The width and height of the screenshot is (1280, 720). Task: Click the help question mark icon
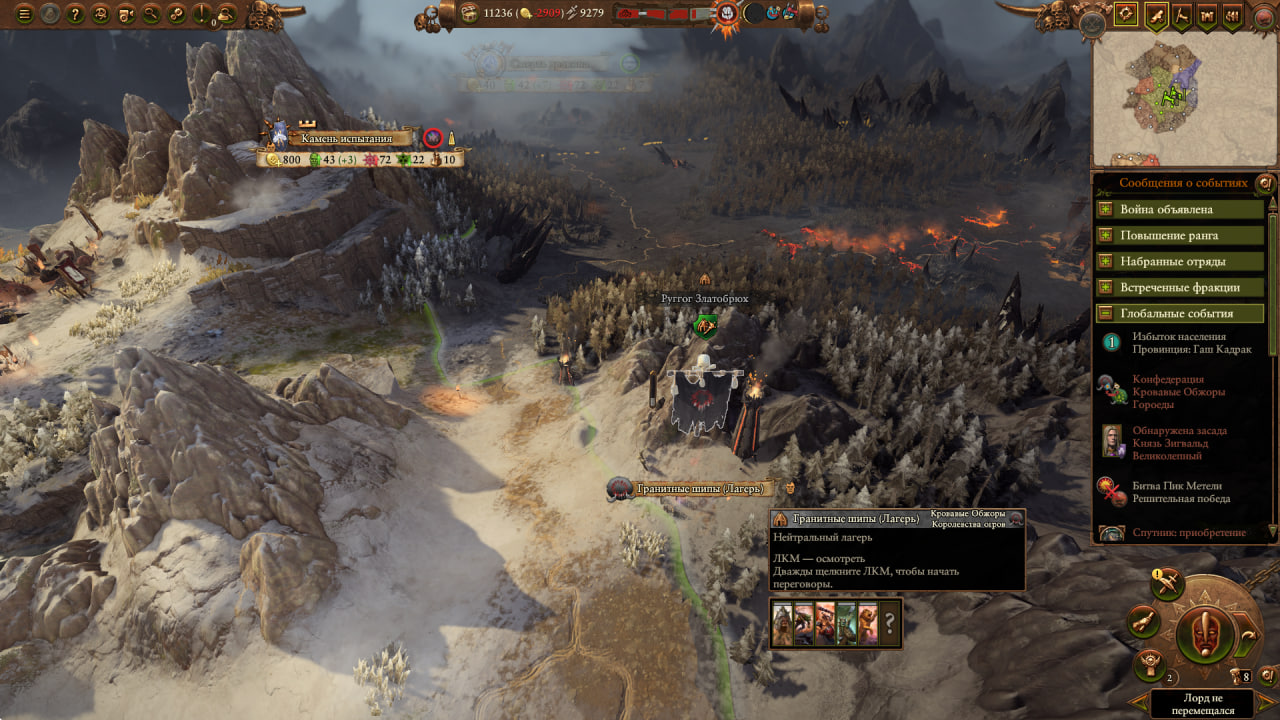pyautogui.click(x=74, y=13)
